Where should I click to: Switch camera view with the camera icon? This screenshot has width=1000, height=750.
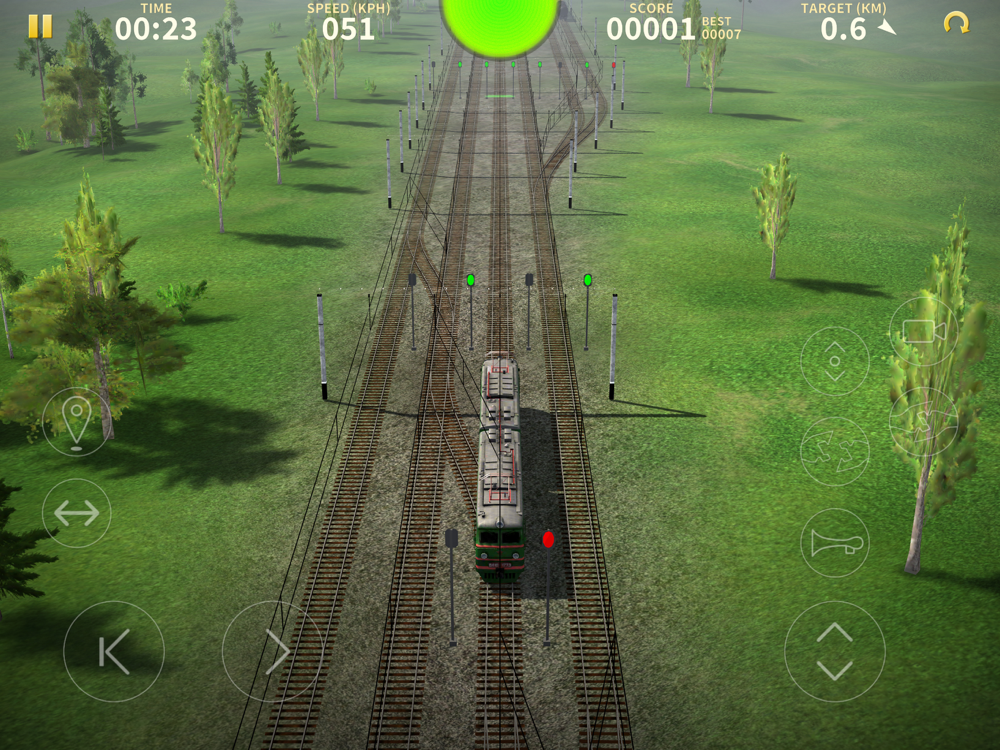click(x=923, y=331)
